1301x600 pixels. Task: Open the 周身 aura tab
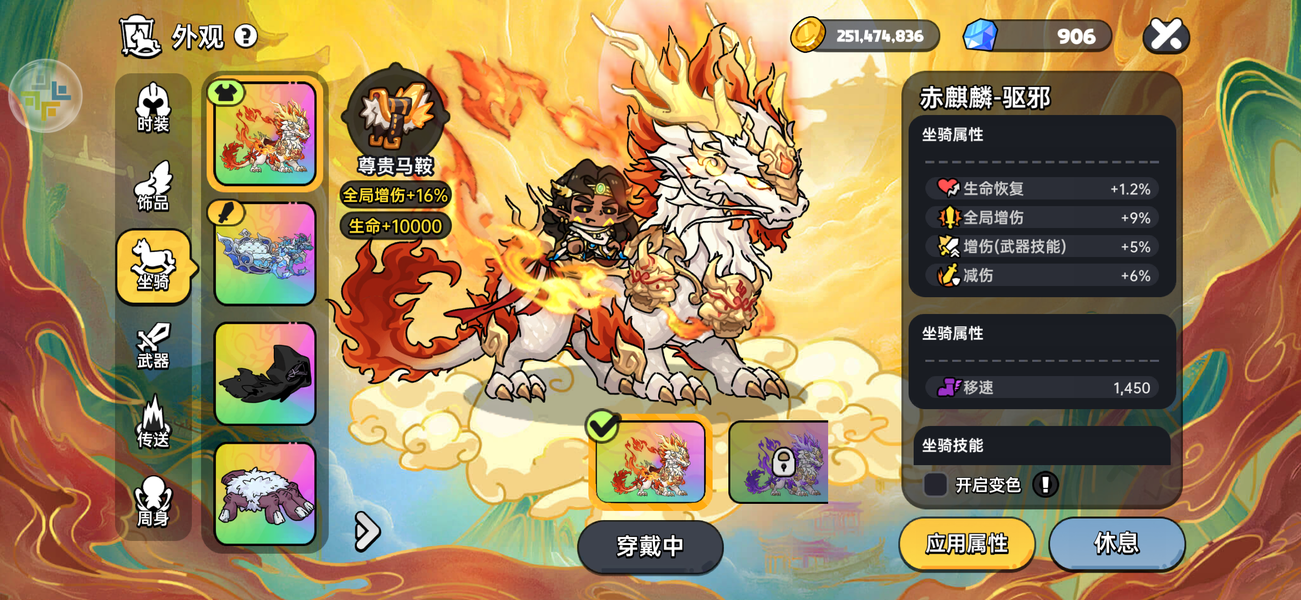tap(153, 502)
